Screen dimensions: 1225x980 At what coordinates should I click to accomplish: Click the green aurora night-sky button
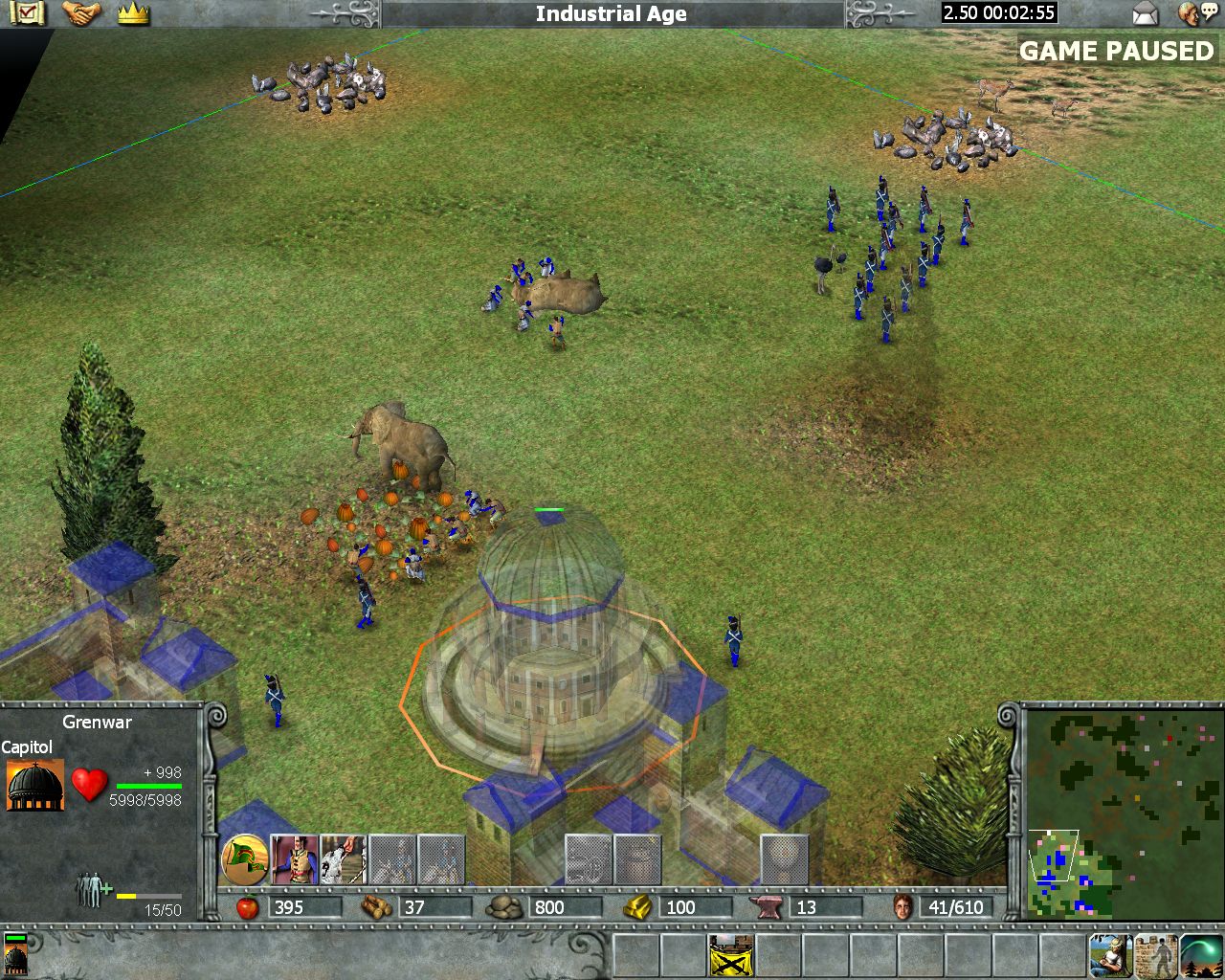pos(1202,955)
